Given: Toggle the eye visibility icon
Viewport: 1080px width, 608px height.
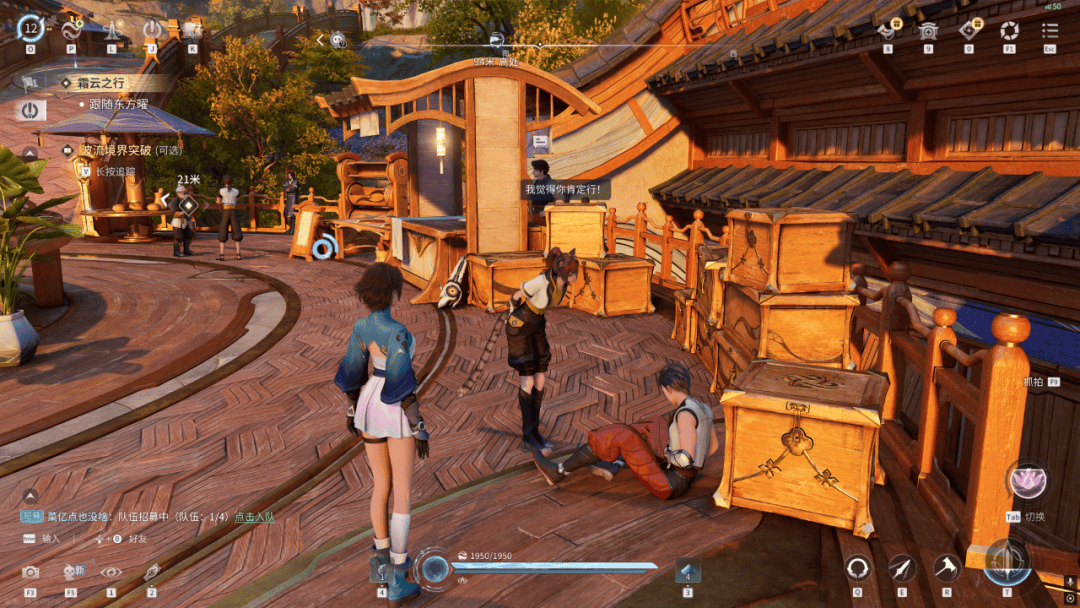Looking at the screenshot, I should [x=111, y=572].
